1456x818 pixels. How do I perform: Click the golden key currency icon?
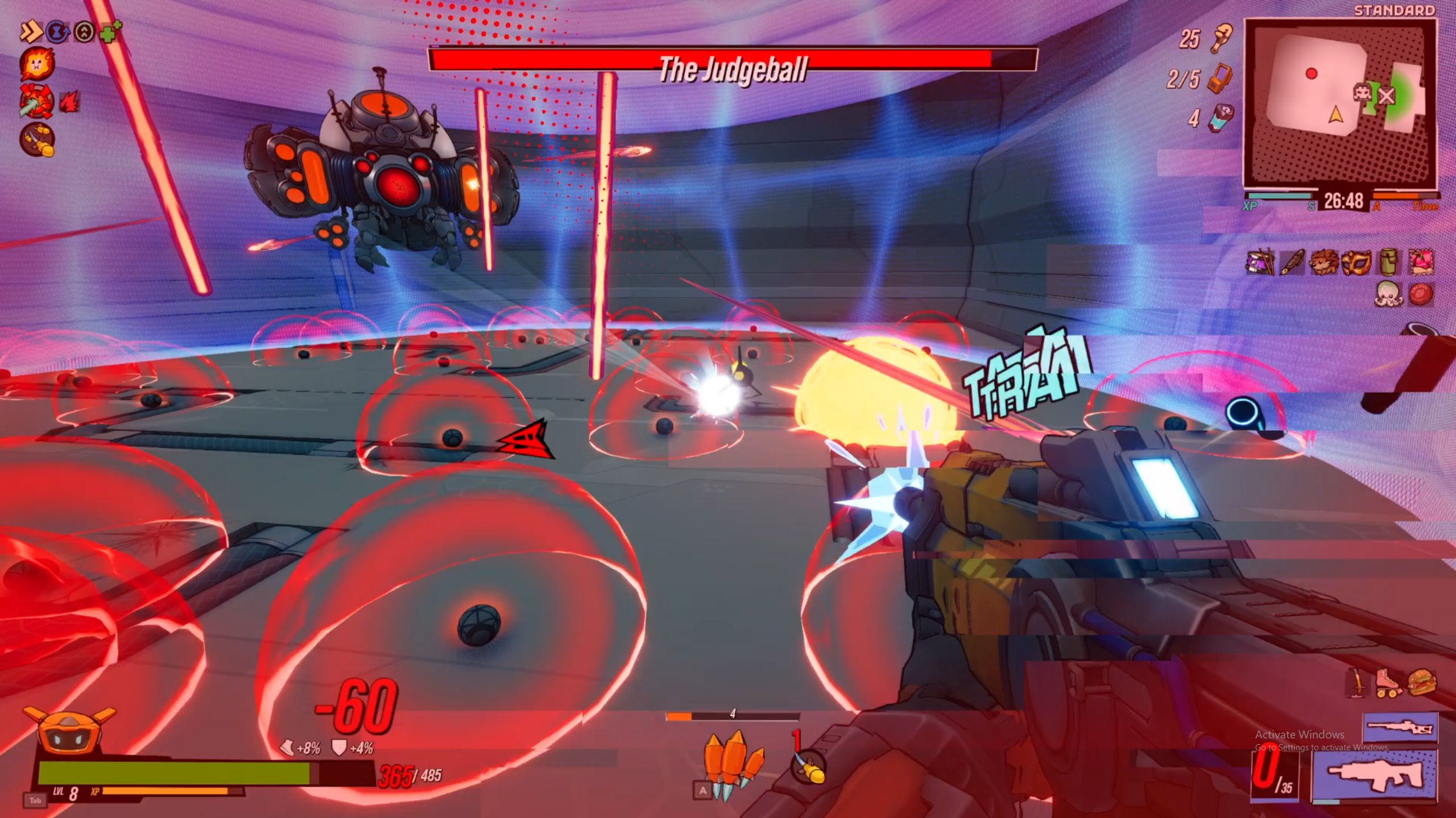point(1221,38)
